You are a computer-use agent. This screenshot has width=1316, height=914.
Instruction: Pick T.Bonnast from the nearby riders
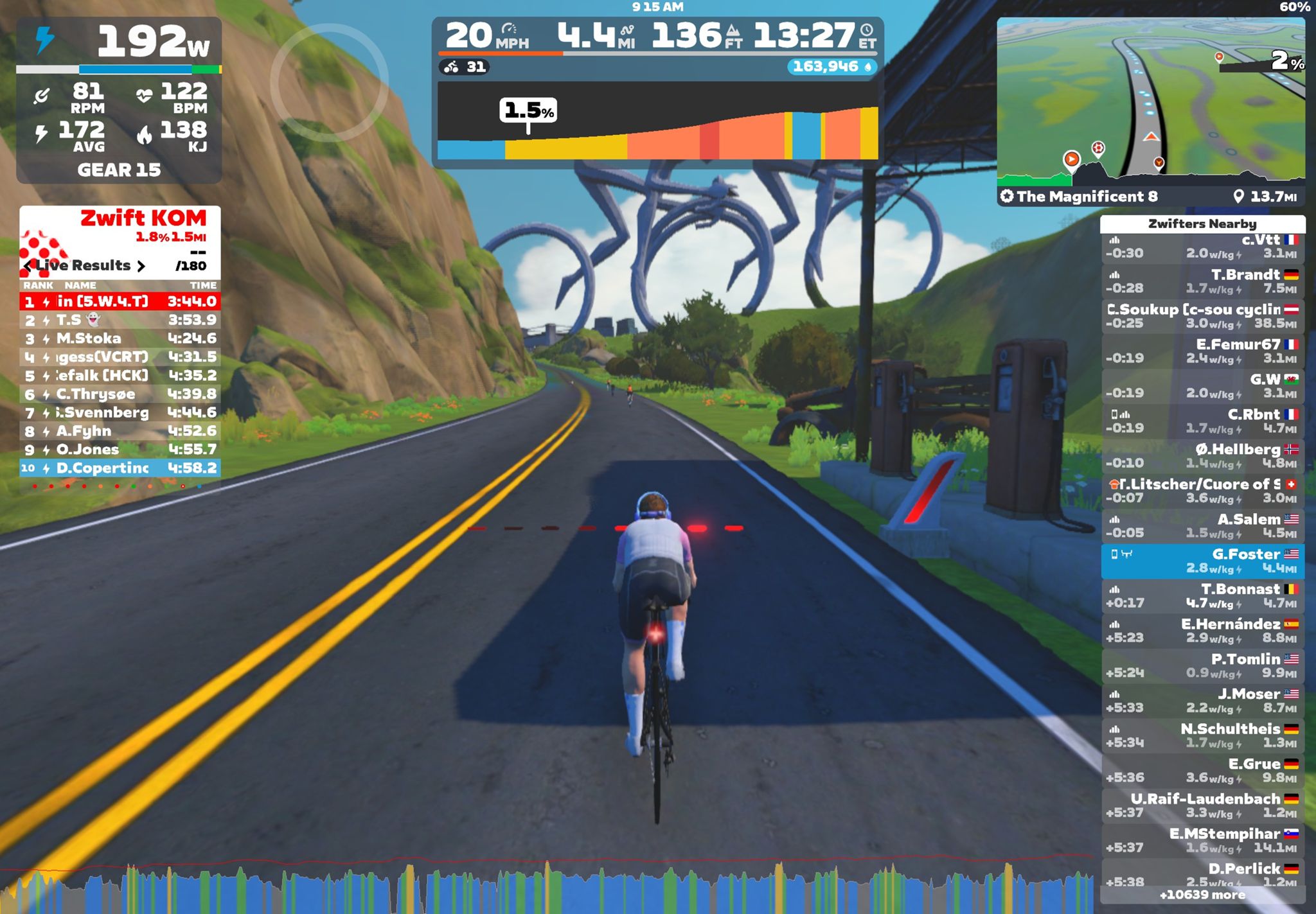pyautogui.click(x=1202, y=596)
